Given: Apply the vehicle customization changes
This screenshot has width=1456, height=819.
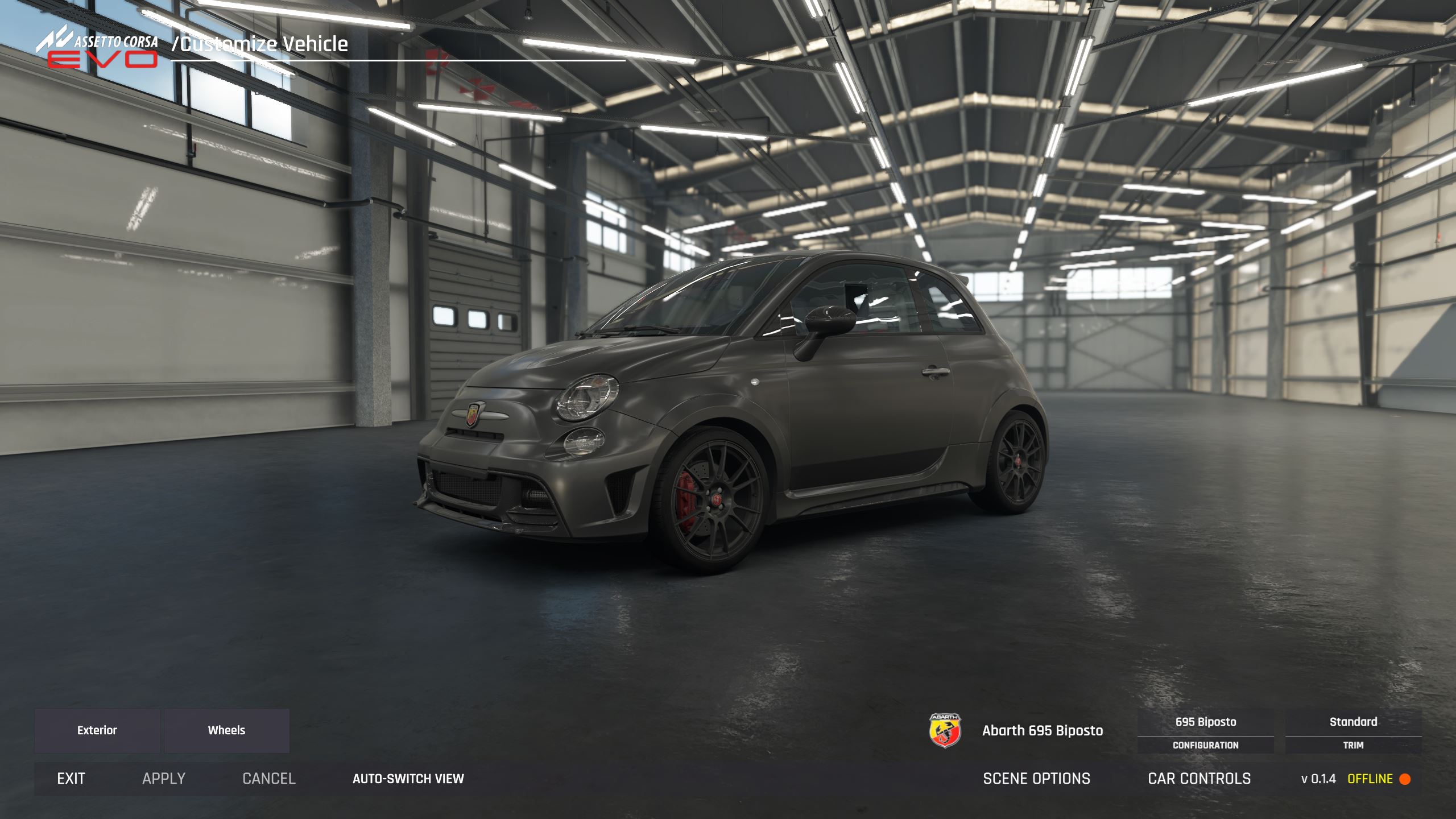Looking at the screenshot, I should click(x=164, y=779).
